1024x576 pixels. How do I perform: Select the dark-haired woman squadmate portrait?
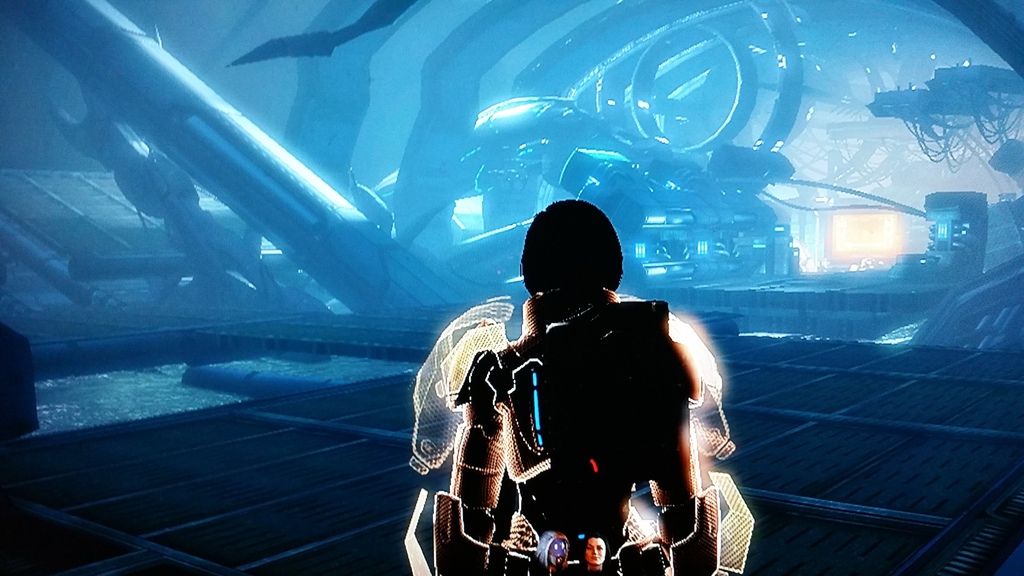click(596, 548)
